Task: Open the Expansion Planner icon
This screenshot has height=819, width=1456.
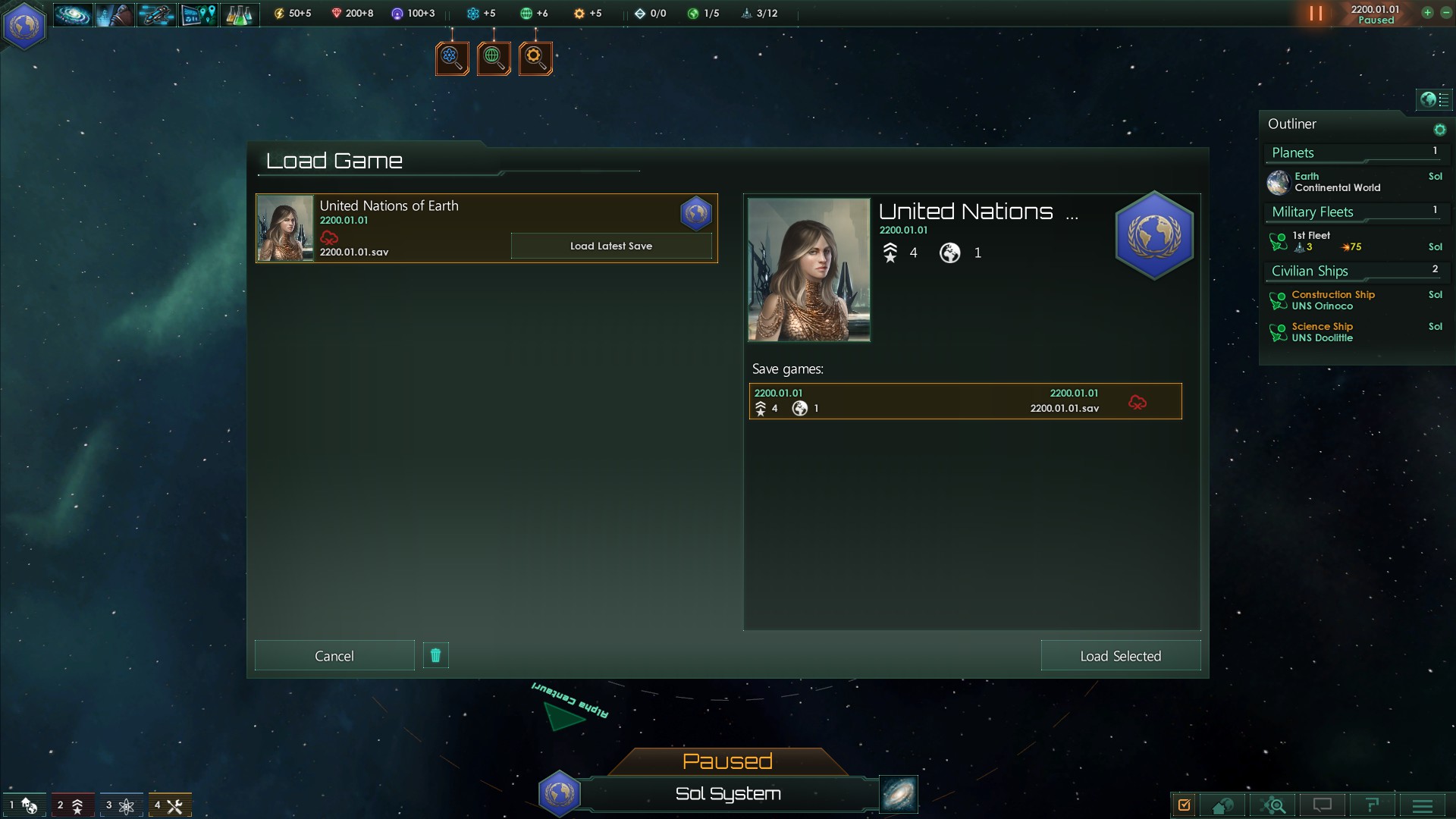Action: [x=197, y=13]
